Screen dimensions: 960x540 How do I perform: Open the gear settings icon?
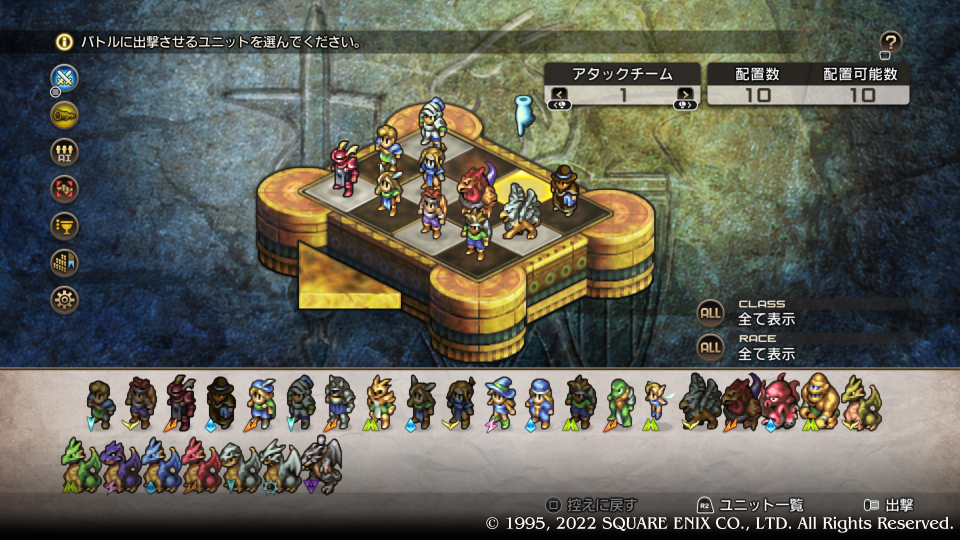(x=65, y=299)
